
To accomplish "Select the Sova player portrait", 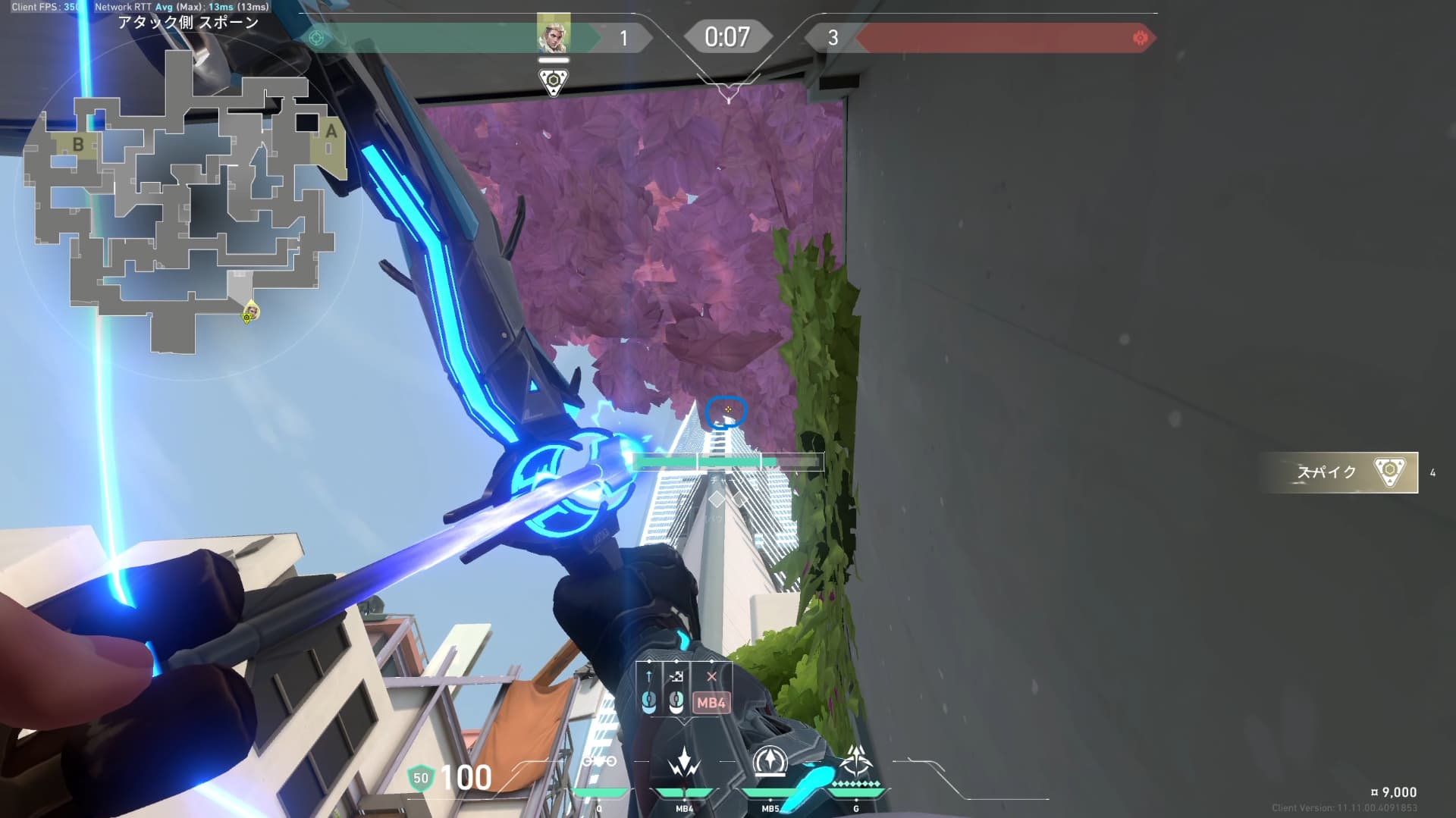I will click(553, 34).
